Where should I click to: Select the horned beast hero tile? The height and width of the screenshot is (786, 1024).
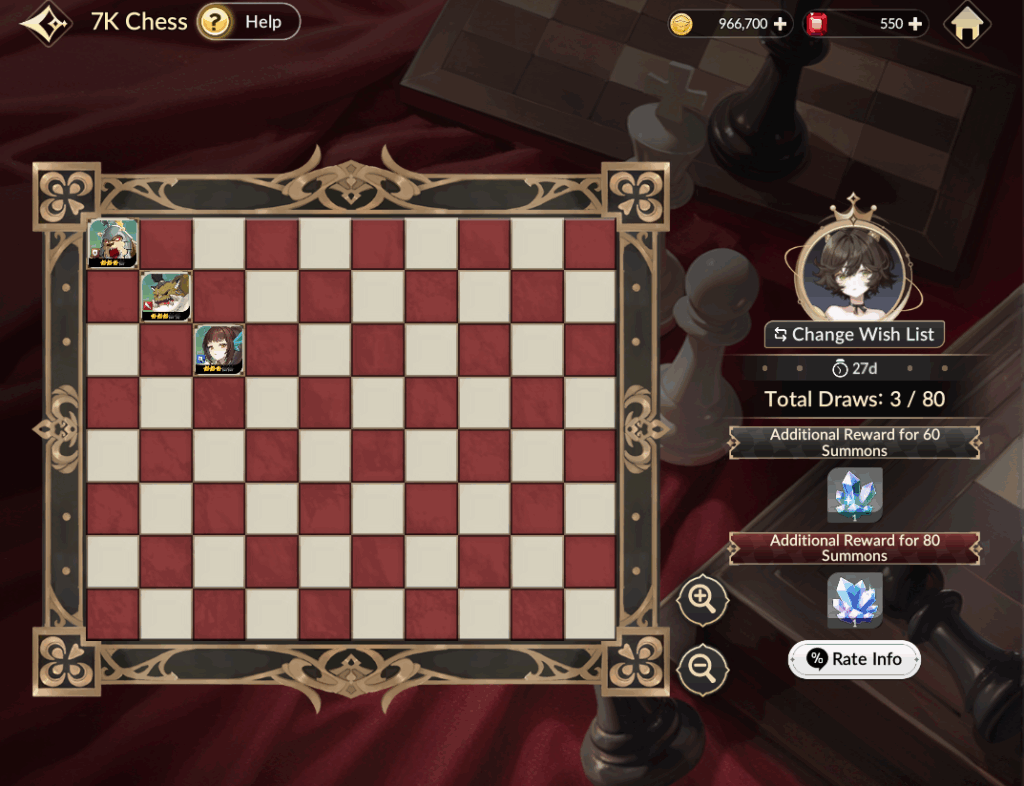(166, 296)
